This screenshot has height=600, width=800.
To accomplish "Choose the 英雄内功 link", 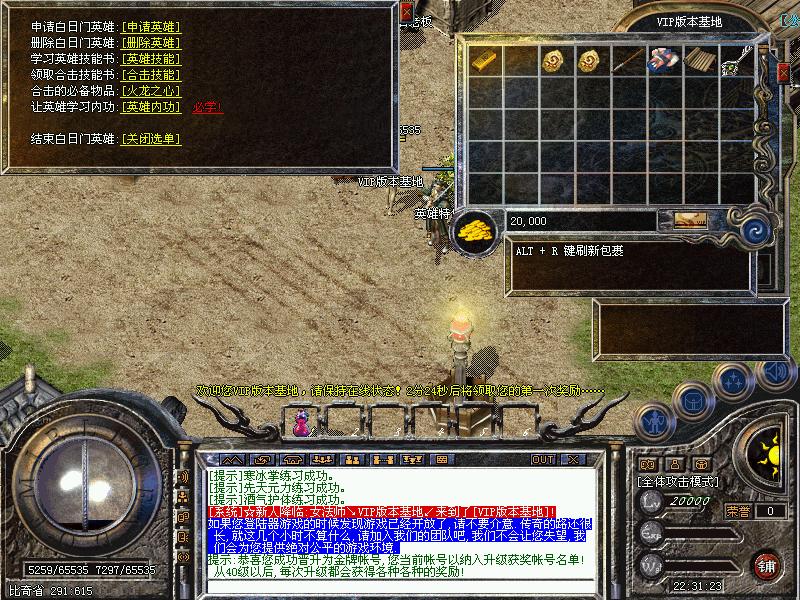I will tap(150, 107).
